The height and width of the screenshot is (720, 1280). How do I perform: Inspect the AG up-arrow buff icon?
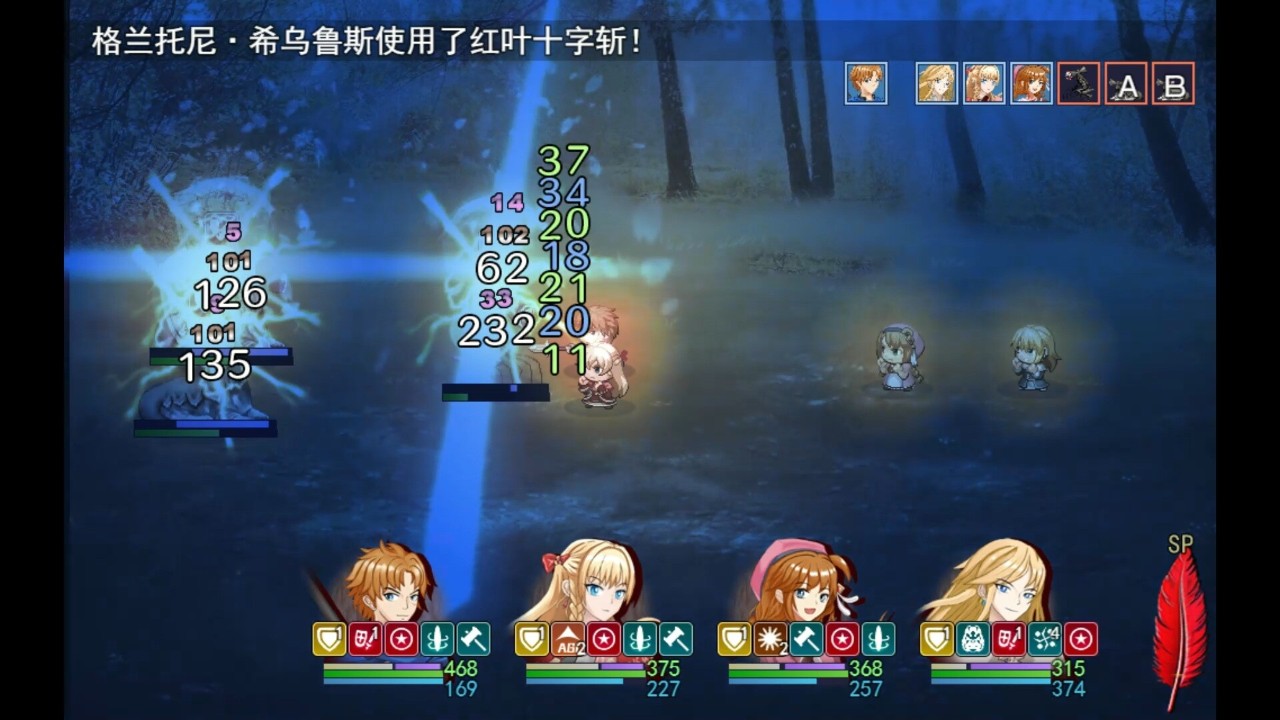(568, 640)
